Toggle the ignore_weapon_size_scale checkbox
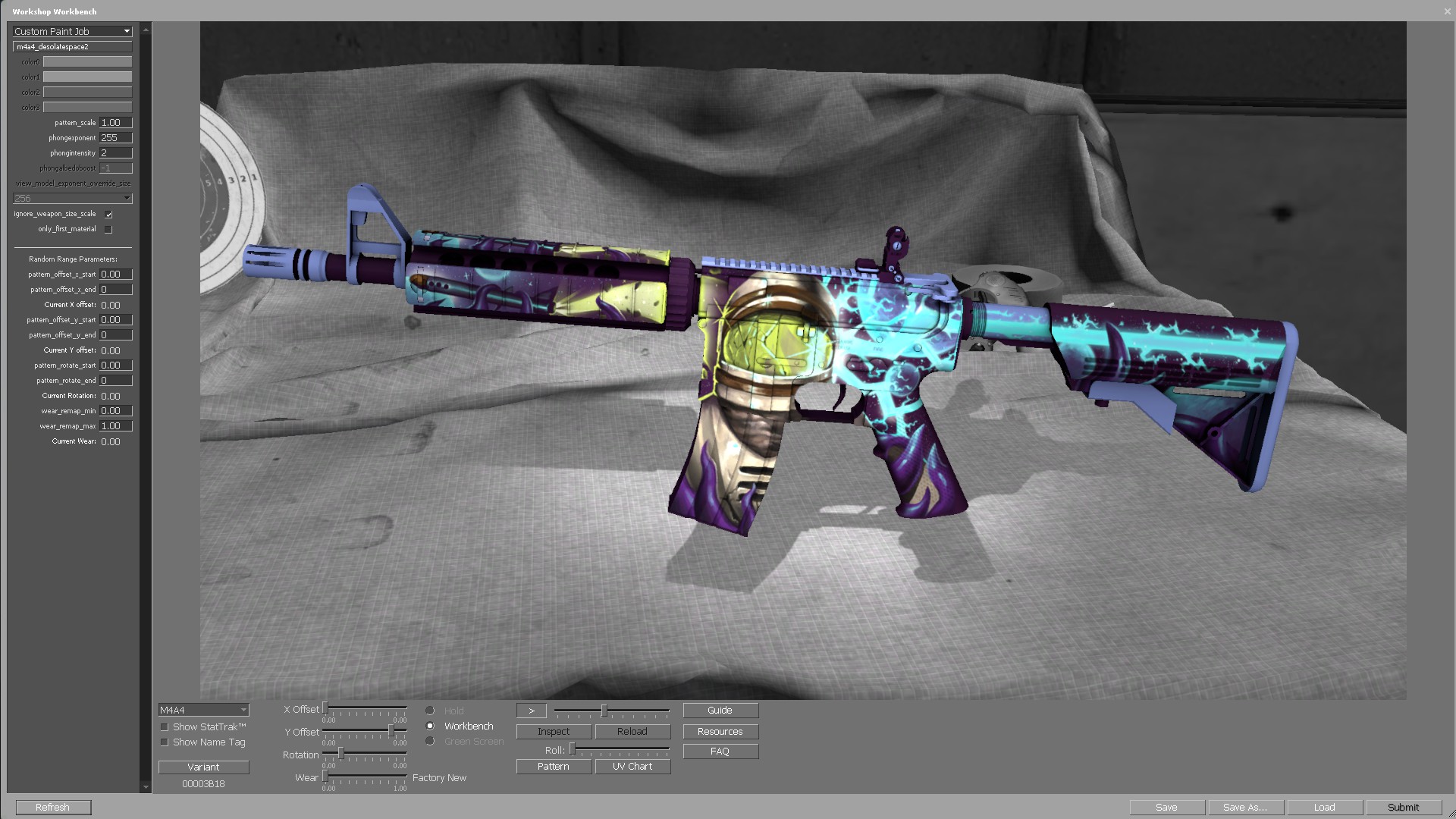Image resolution: width=1456 pixels, height=819 pixels. tap(108, 215)
